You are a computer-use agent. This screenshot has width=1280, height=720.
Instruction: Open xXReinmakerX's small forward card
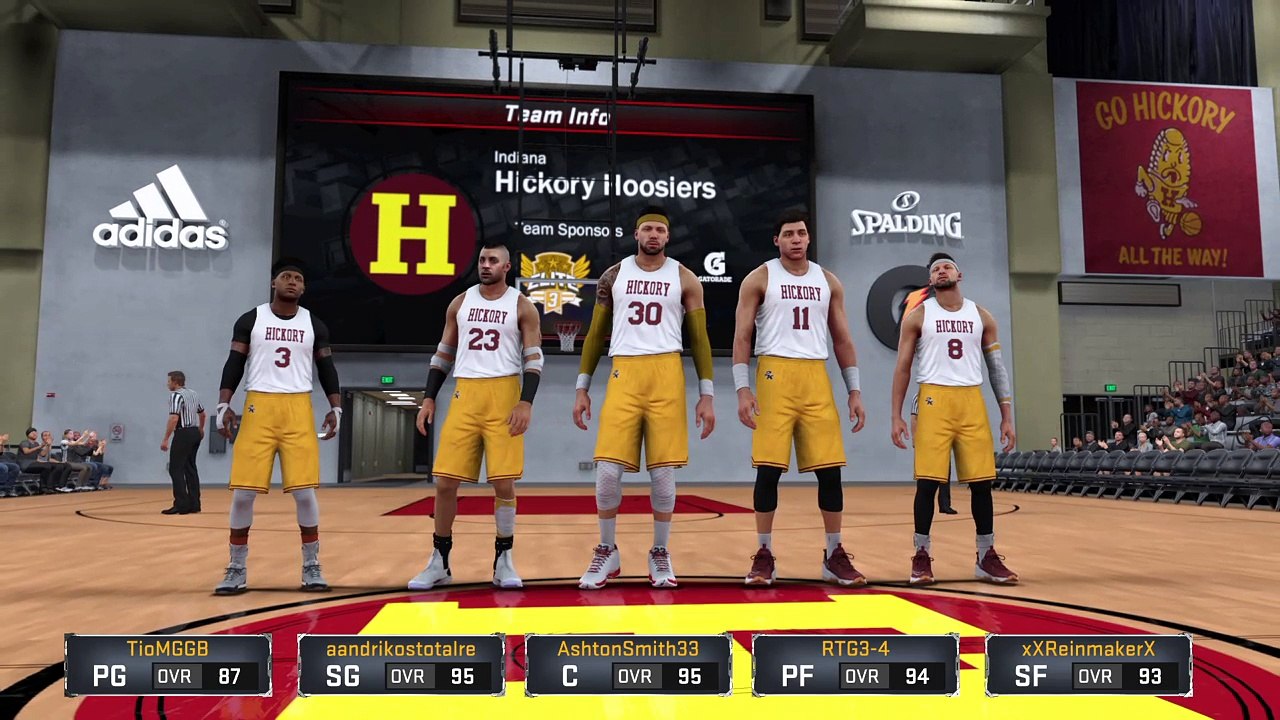(x=1088, y=664)
